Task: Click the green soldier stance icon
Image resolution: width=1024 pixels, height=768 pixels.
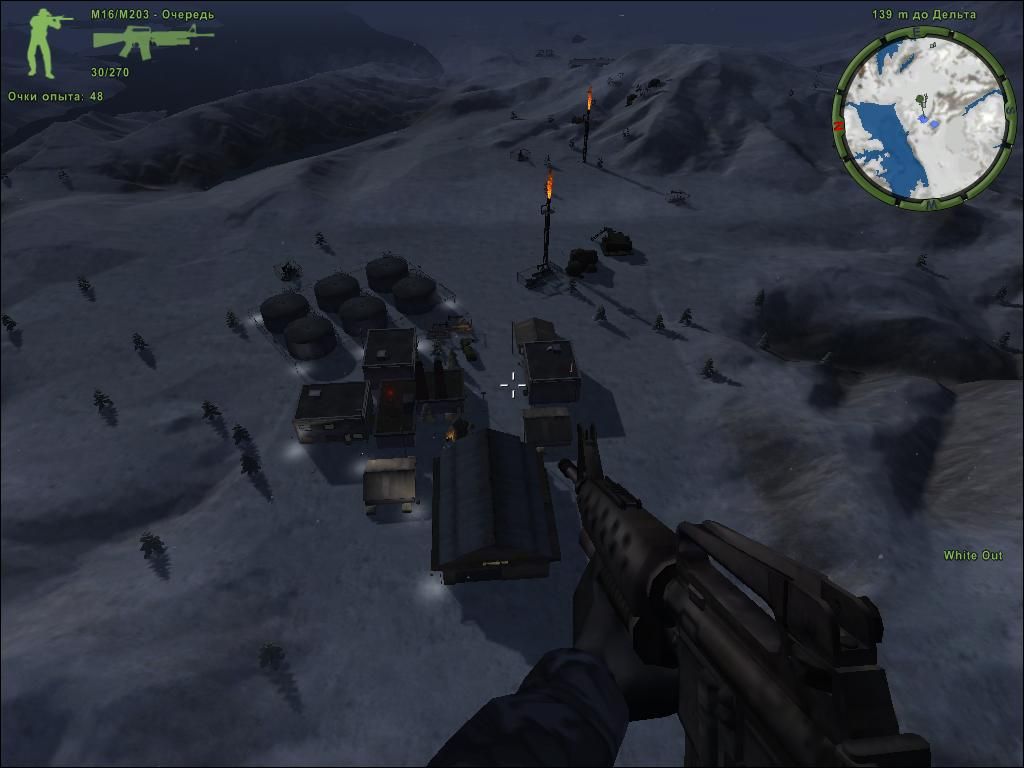Action: coord(46,44)
